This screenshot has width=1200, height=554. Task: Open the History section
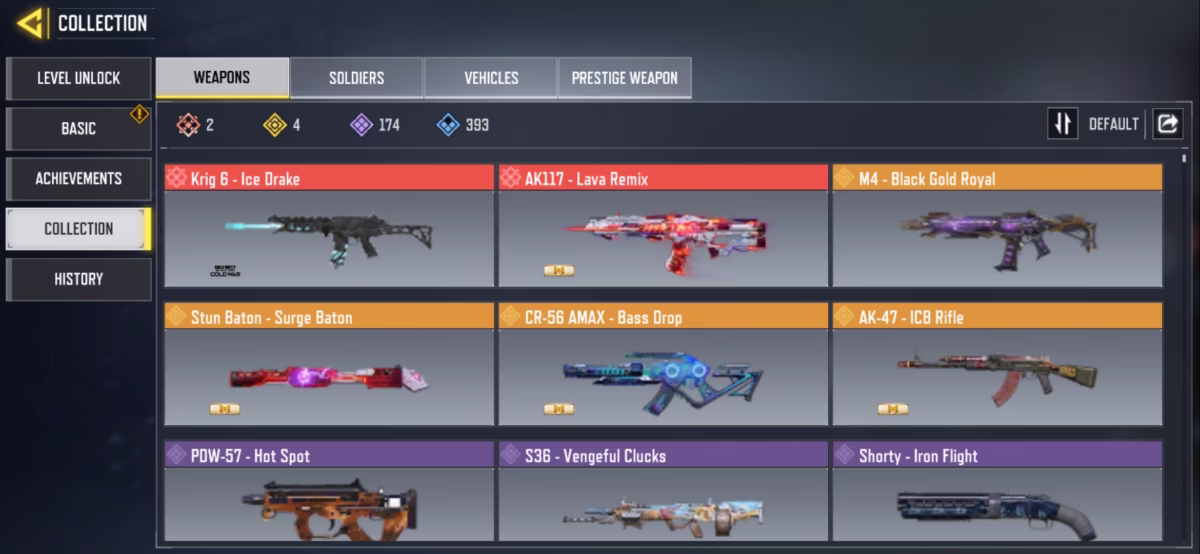[x=79, y=279]
